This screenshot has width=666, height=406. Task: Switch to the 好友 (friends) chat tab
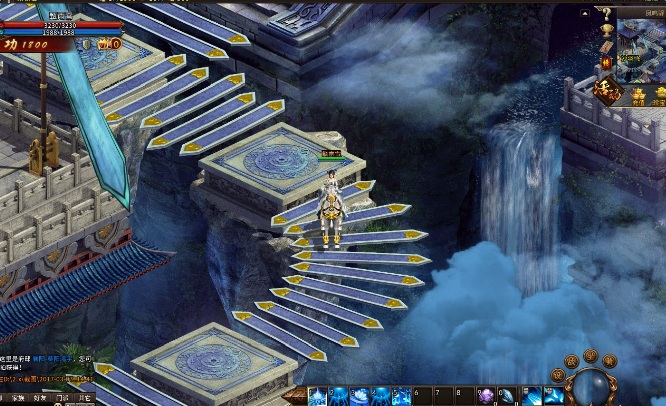pyautogui.click(x=38, y=398)
